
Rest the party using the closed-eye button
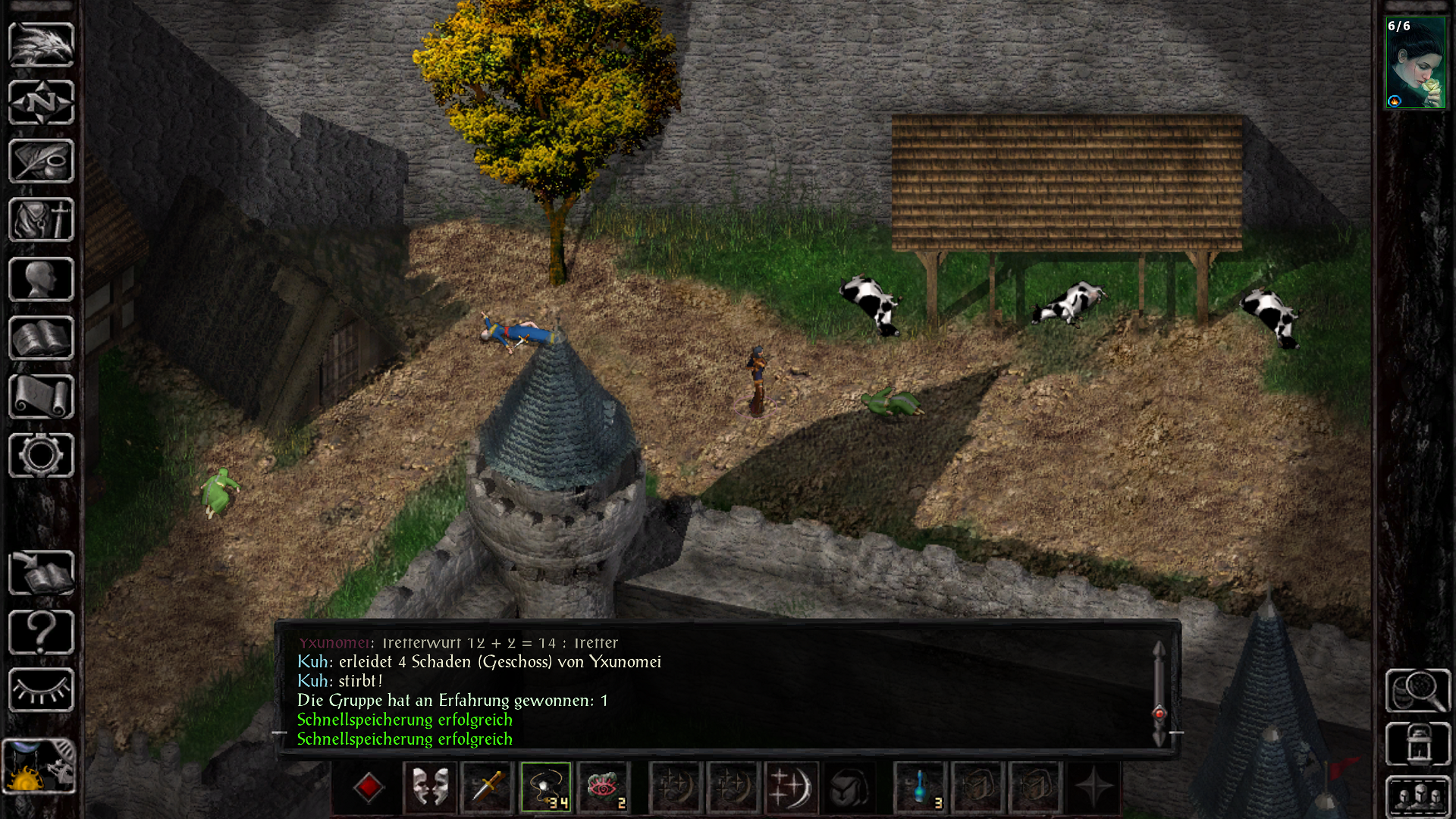click(x=41, y=690)
